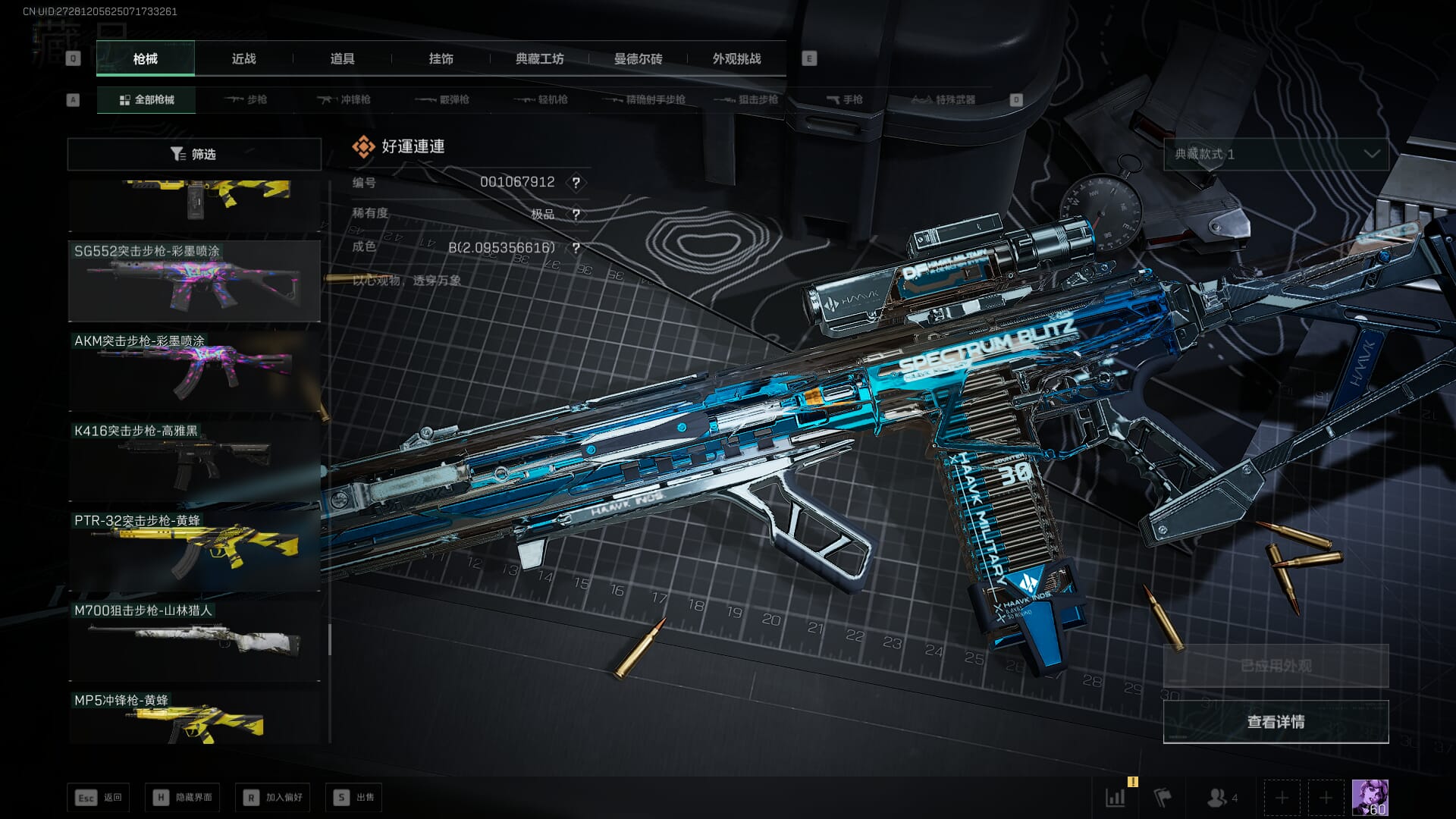Switch to the 曼德尔砖 tab
The image size is (1456, 819).
pyautogui.click(x=638, y=58)
